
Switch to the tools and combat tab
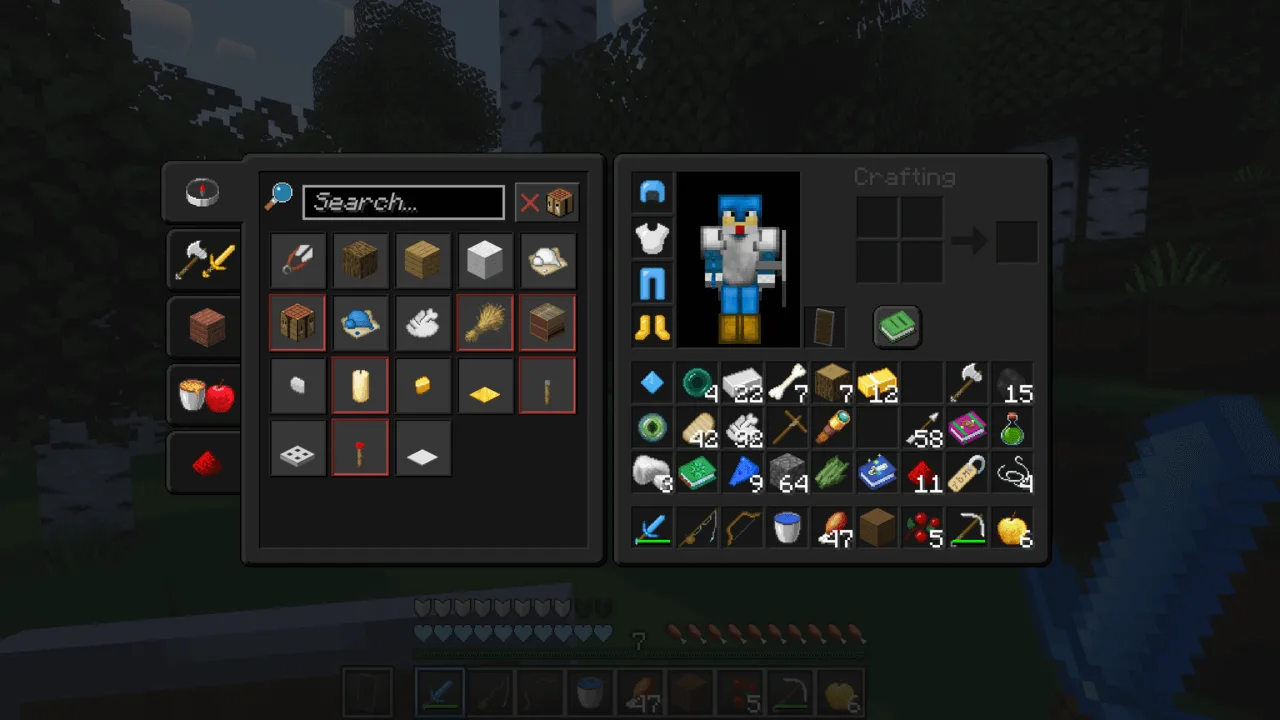[x=203, y=260]
